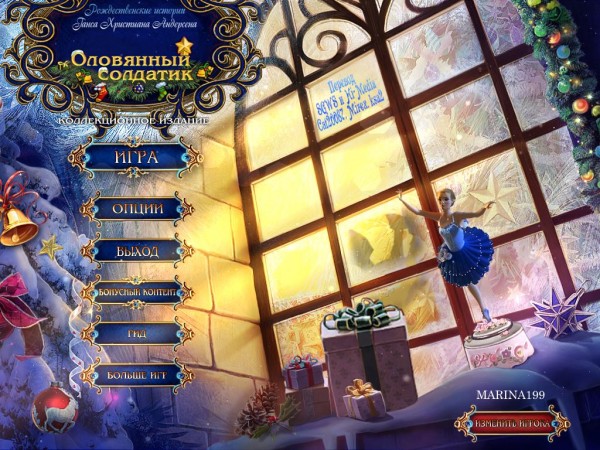600x450 pixels.
Task: Exit the game via ВЫХОД
Action: [137, 250]
